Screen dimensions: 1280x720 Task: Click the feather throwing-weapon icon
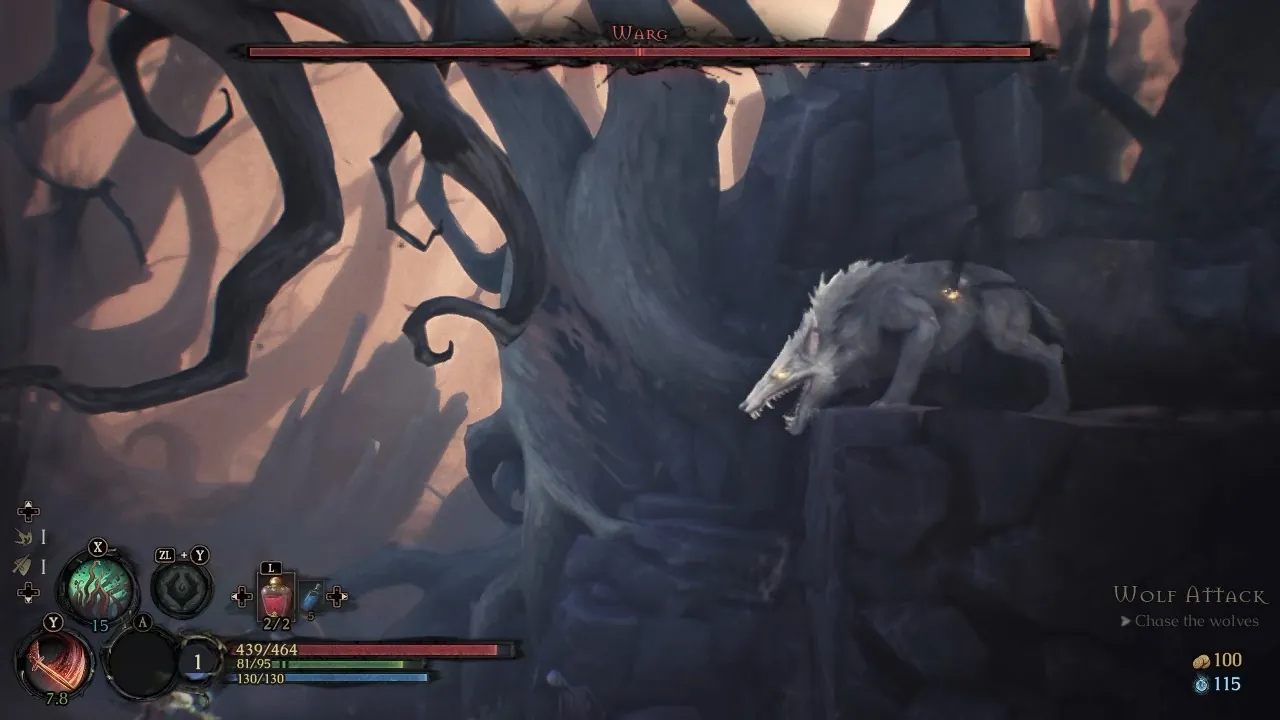22,537
